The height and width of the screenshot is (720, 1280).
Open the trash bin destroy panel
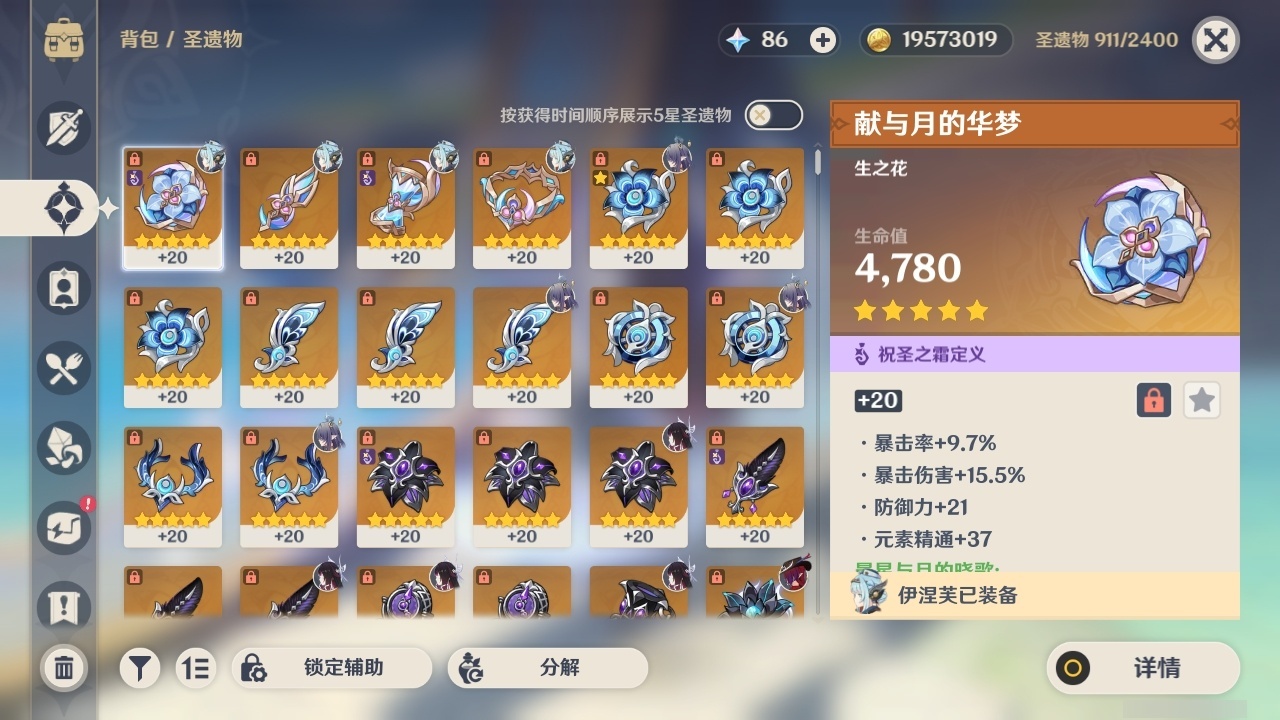coord(63,668)
